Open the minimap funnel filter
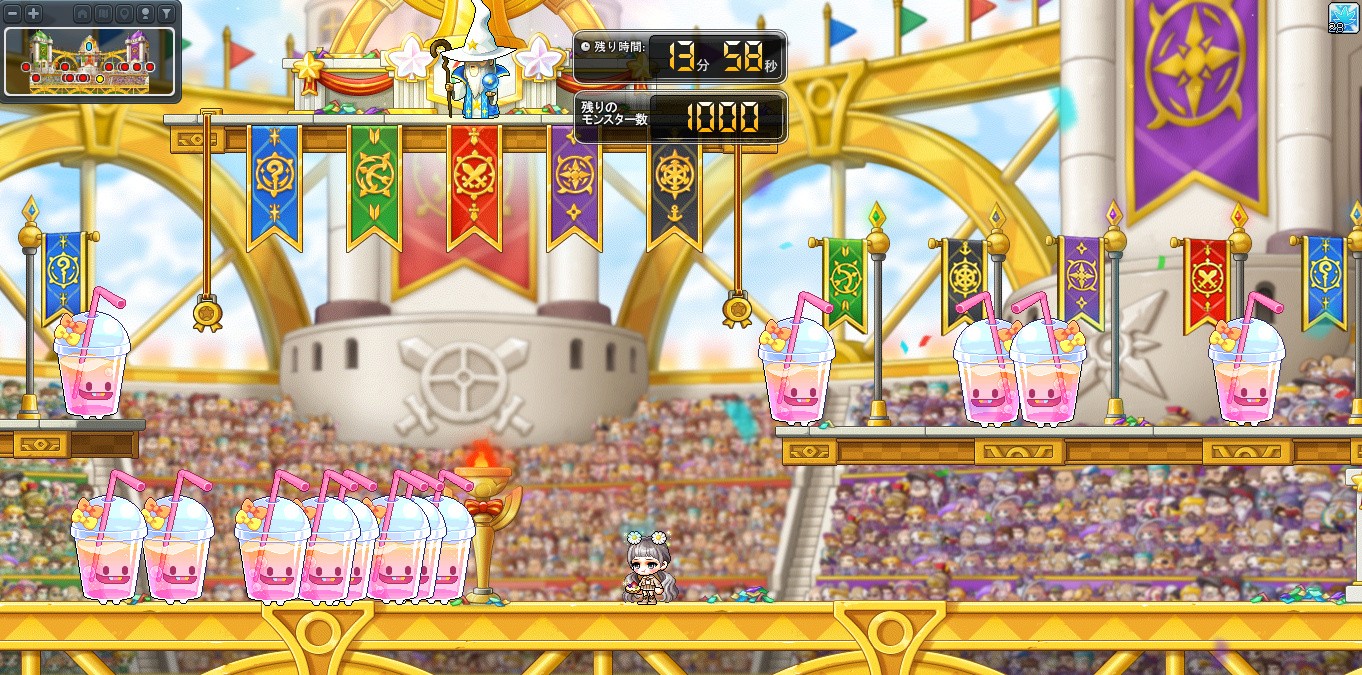This screenshot has height=675, width=1362. 166,14
